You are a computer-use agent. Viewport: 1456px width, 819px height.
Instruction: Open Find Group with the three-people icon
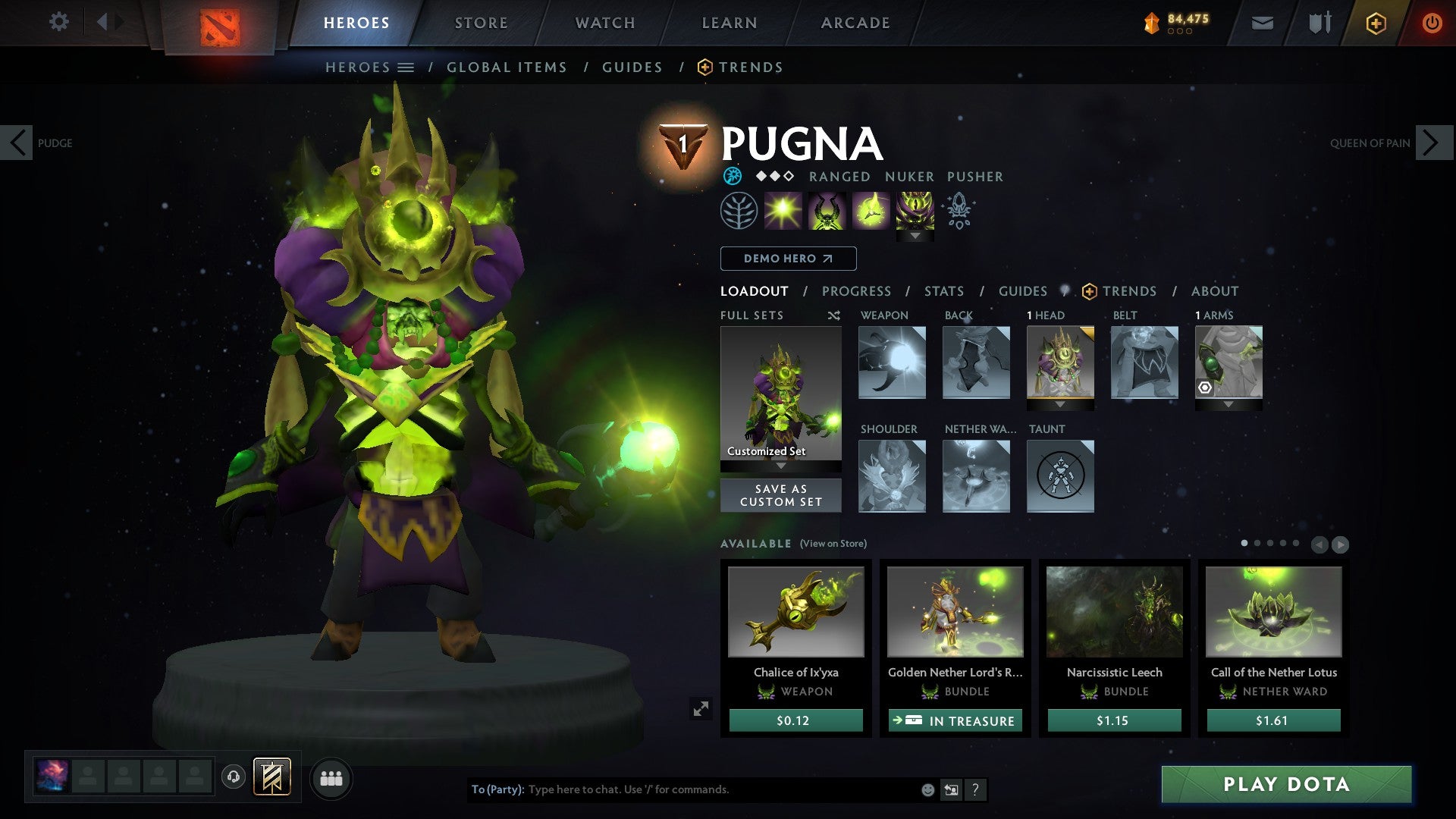pos(331,778)
